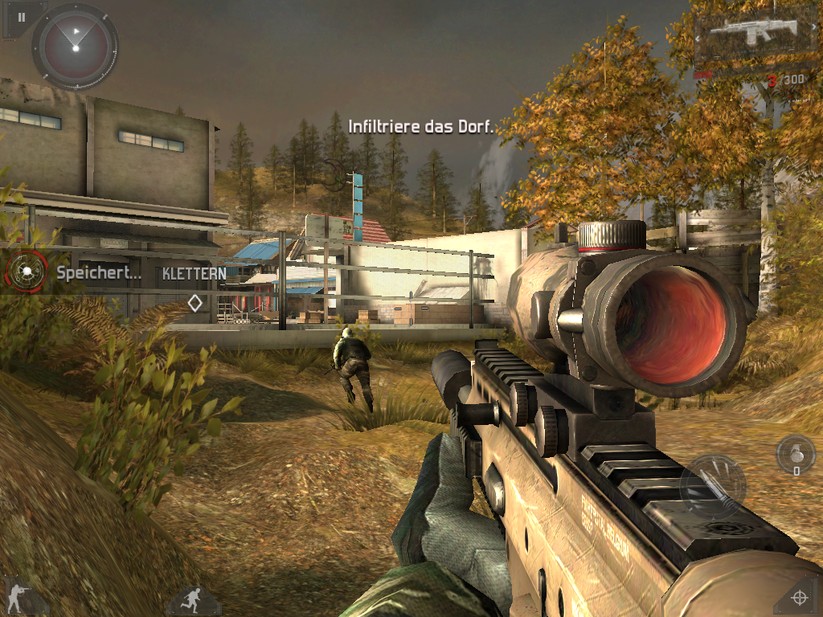
Task: Tap the circular radar minimap
Action: tap(75, 45)
